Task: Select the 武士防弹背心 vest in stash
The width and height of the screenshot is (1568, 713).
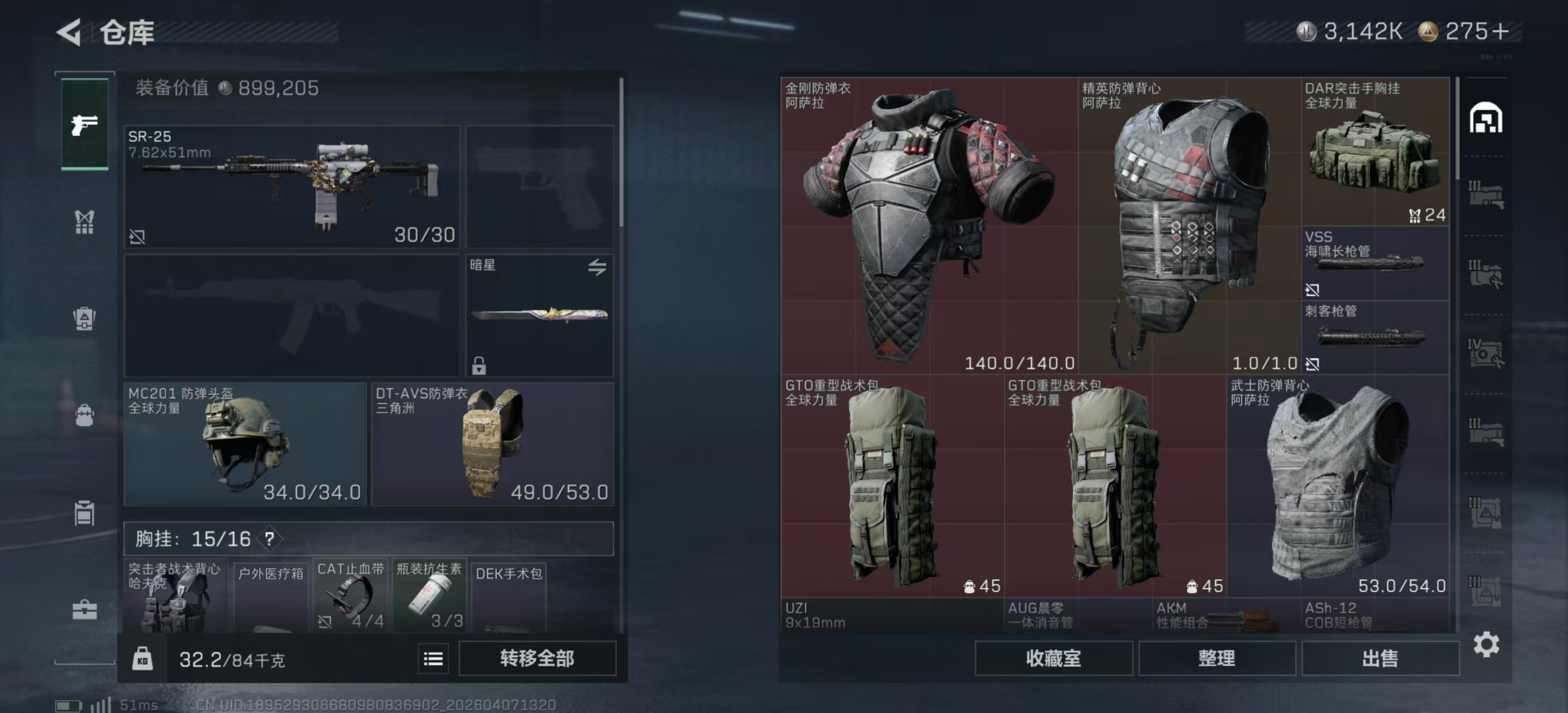Action: (x=1337, y=485)
